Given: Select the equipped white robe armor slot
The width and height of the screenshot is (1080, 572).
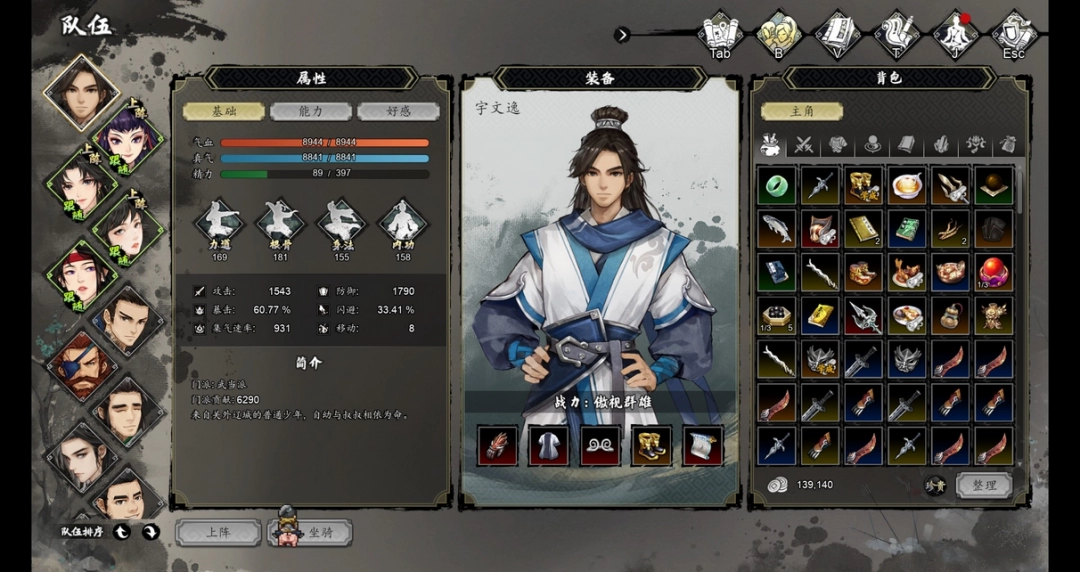Looking at the screenshot, I should [548, 446].
